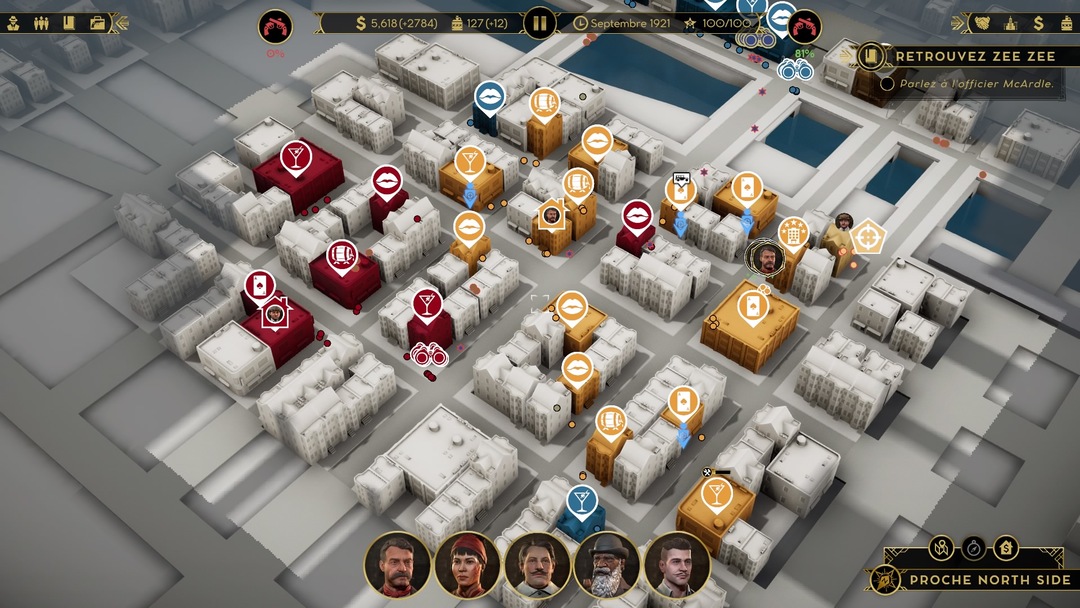Pause the game with the pause button
Screen dimensions: 1080x608
[539, 23]
